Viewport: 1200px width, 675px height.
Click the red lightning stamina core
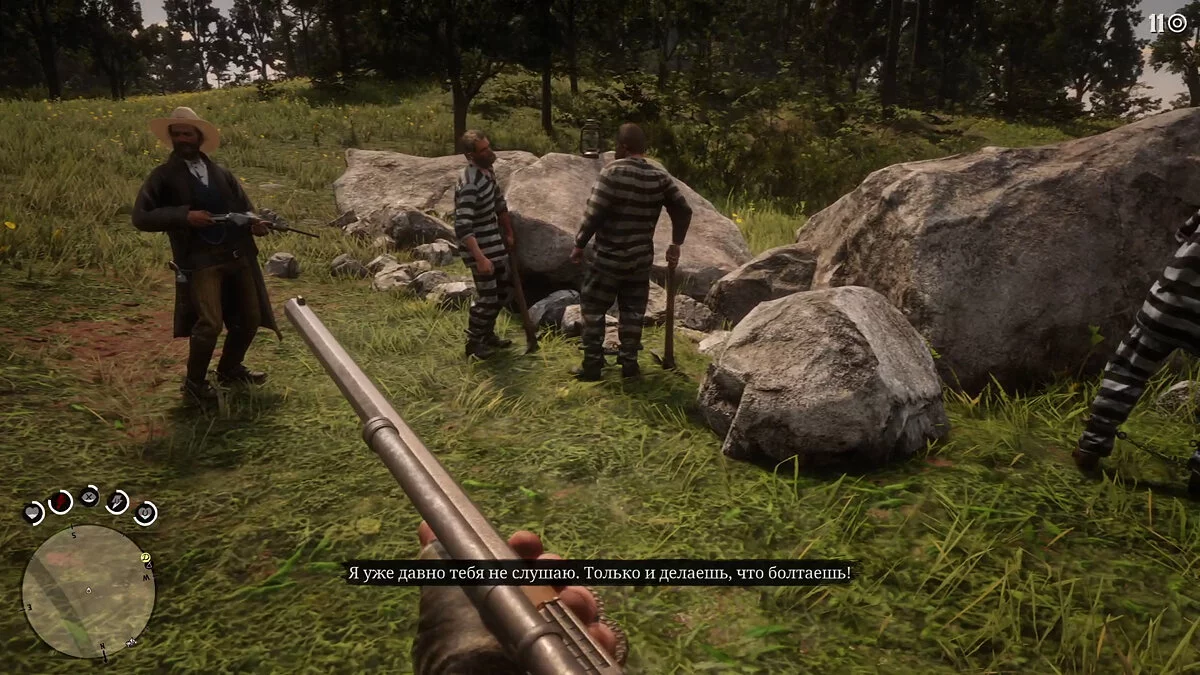(x=61, y=501)
